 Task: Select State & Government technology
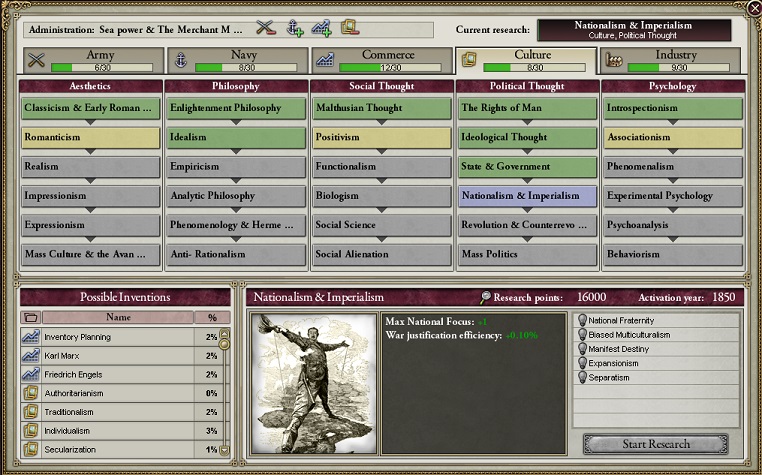527,166
